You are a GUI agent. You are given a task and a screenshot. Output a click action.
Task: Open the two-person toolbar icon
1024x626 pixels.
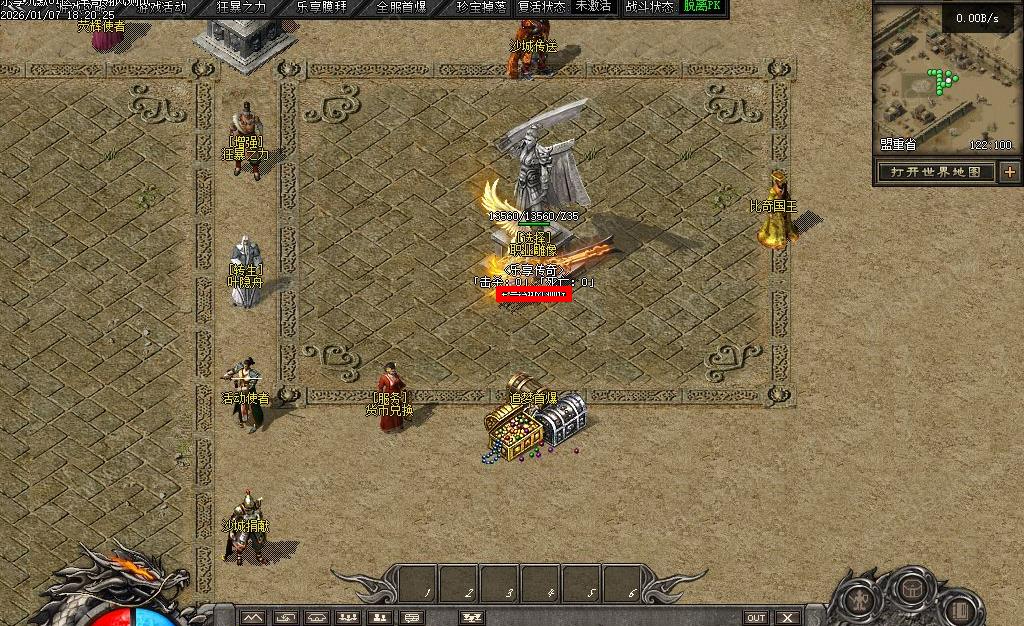click(378, 618)
